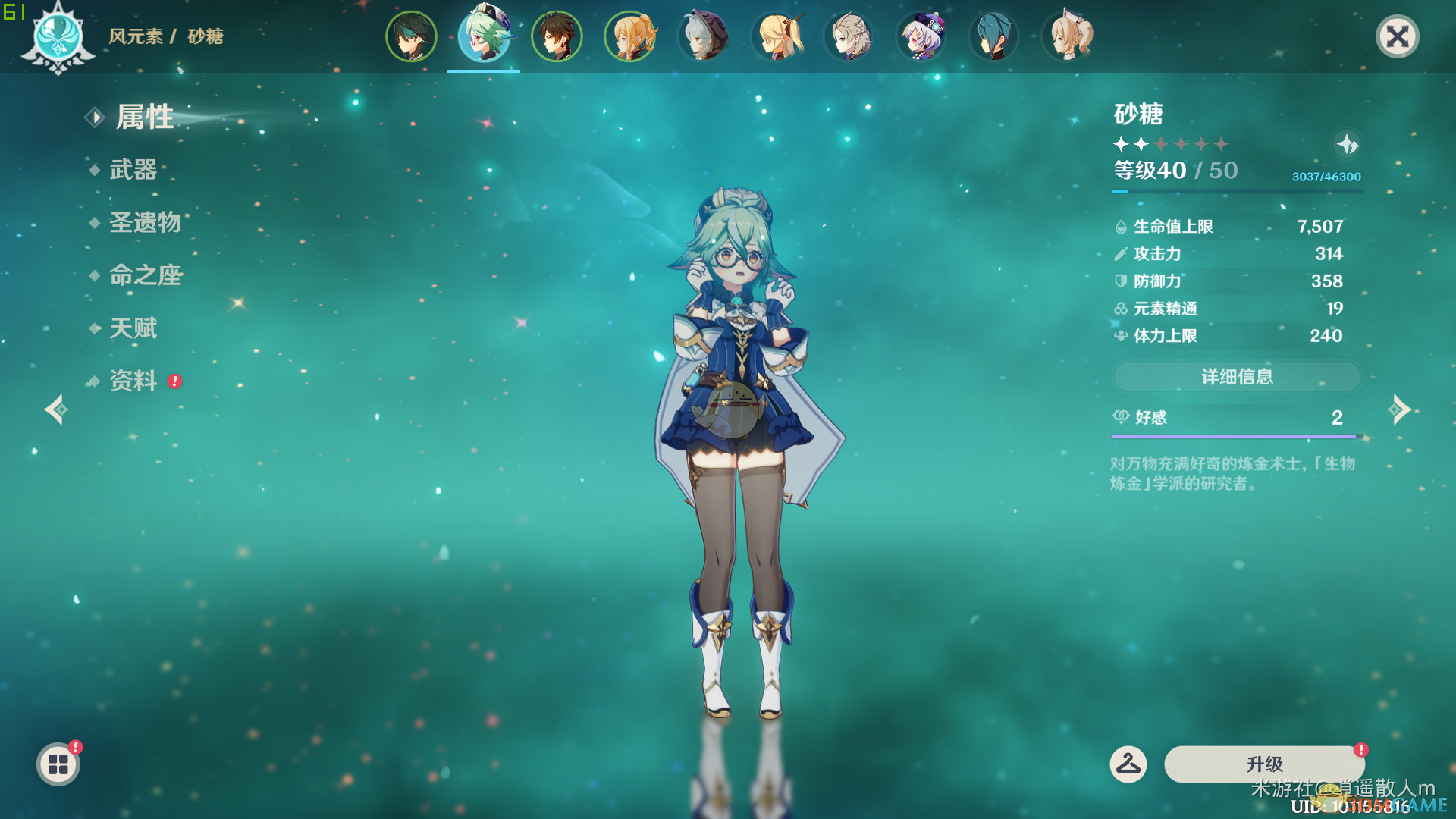Open the 资料 profile entry

[x=133, y=381]
